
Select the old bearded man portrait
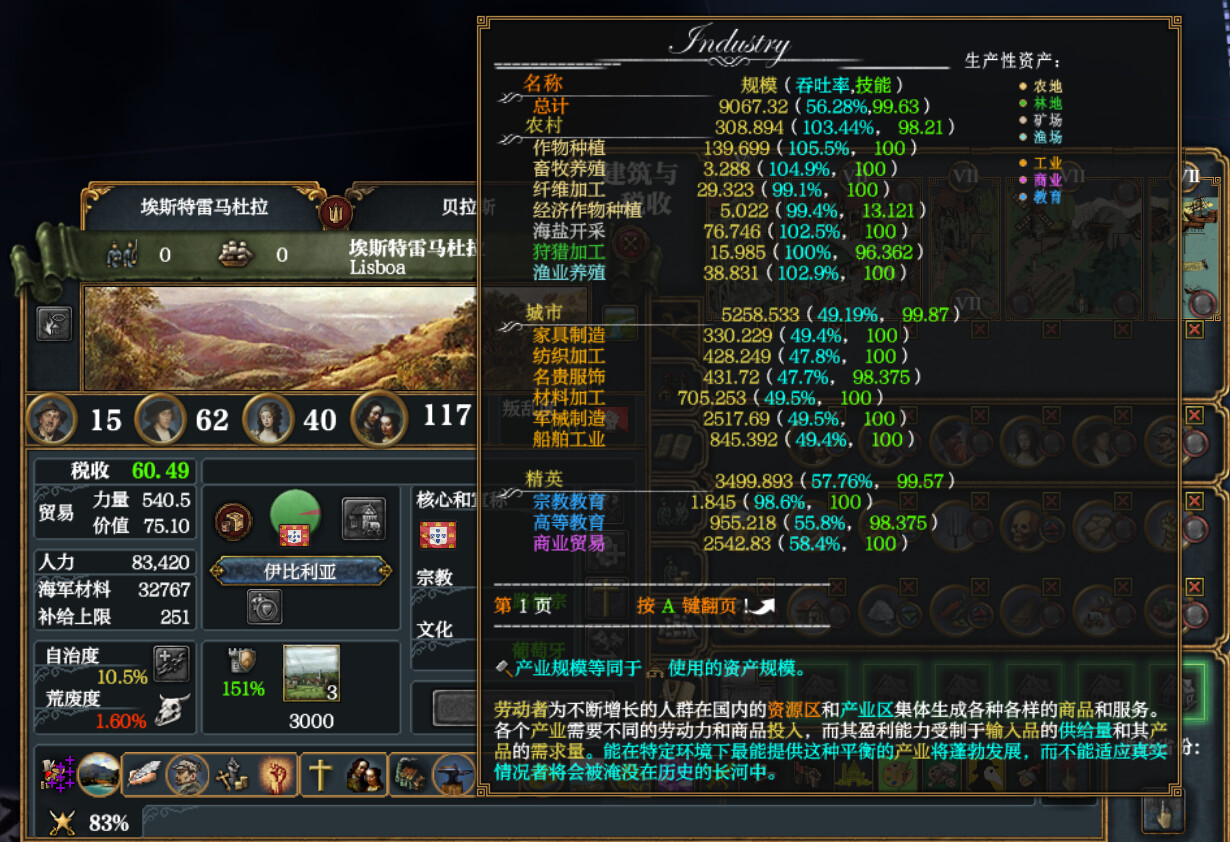[x=52, y=418]
